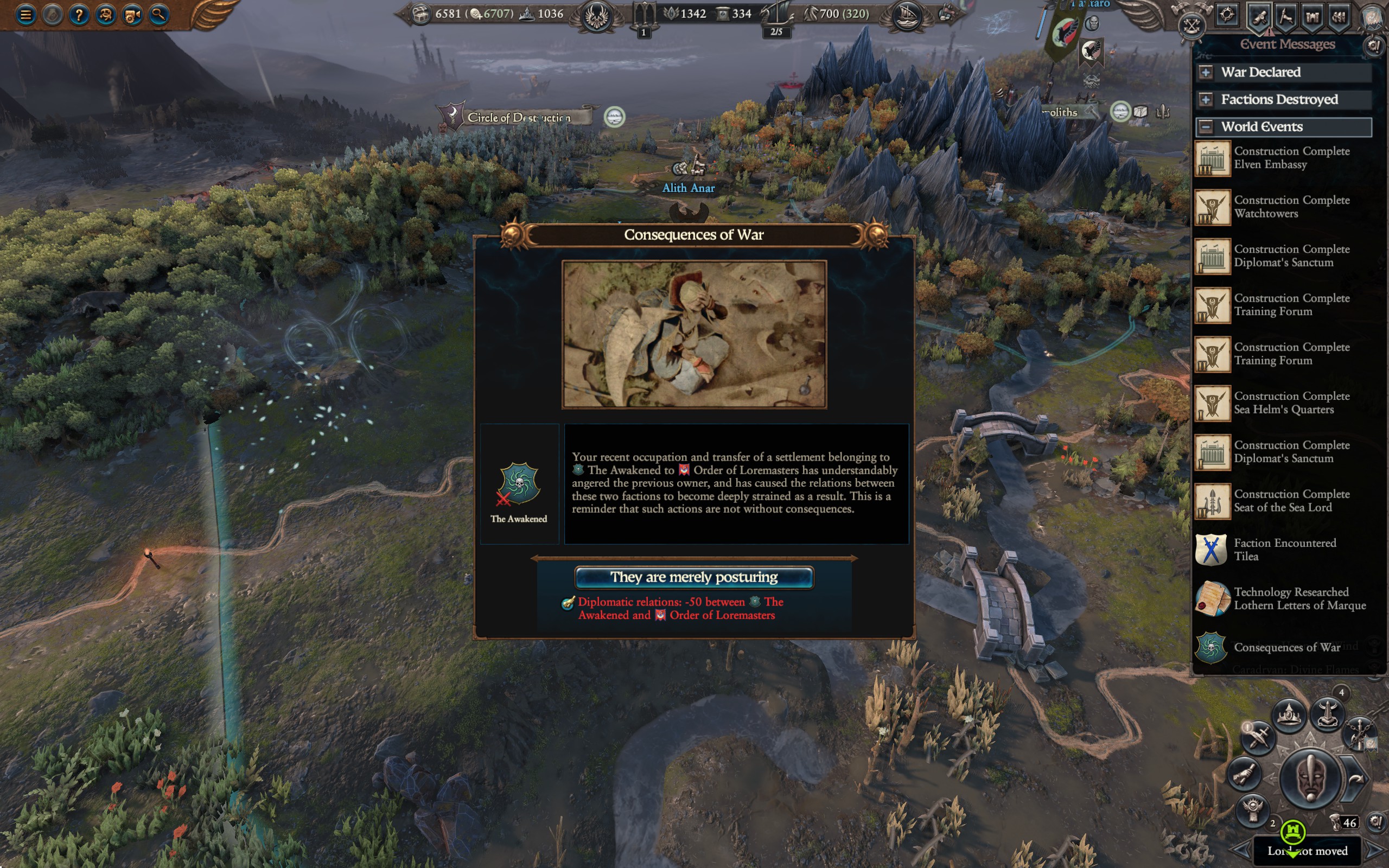This screenshot has width=1389, height=868.
Task: Click the 2/5 sea lane progress indicator
Action: 776,33
